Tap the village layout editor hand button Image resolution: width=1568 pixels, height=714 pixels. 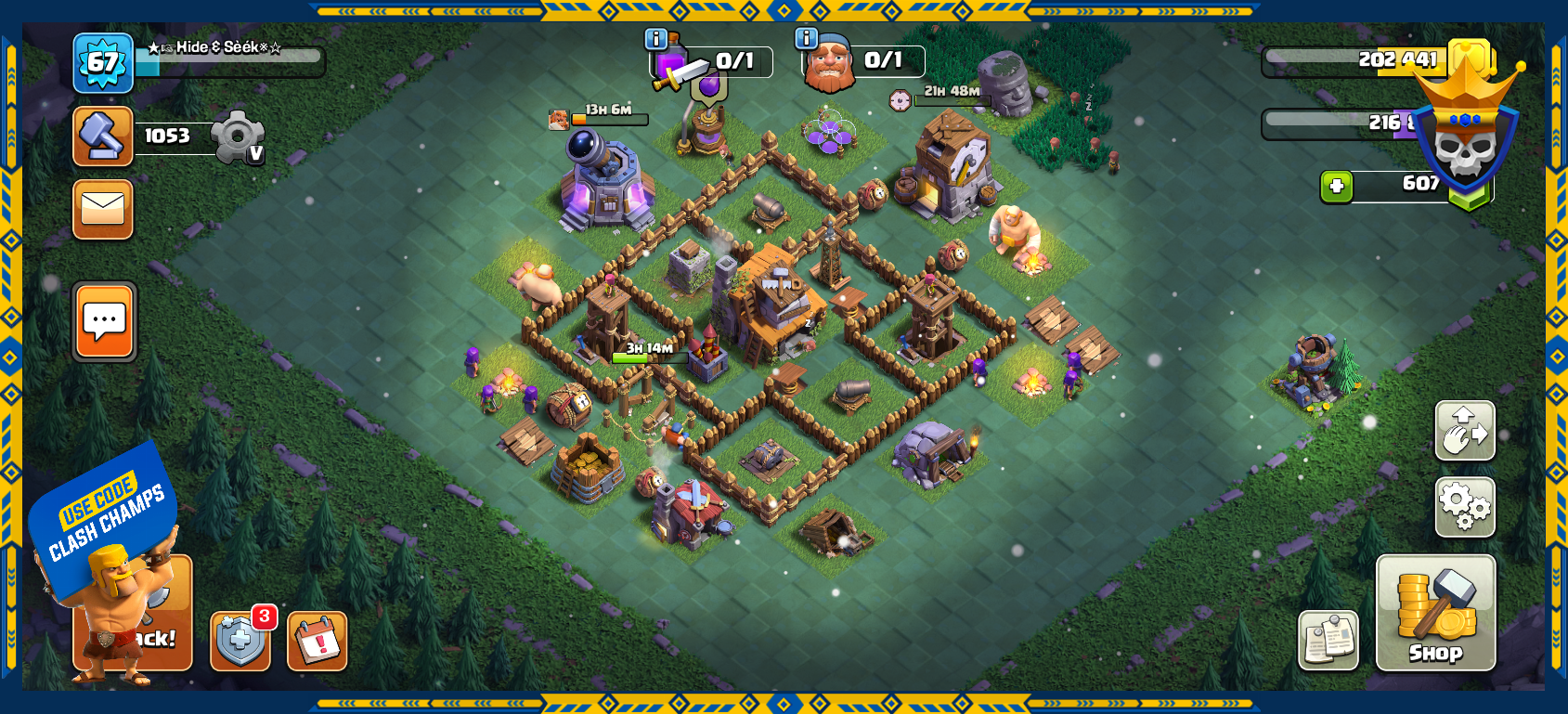coord(1465,431)
